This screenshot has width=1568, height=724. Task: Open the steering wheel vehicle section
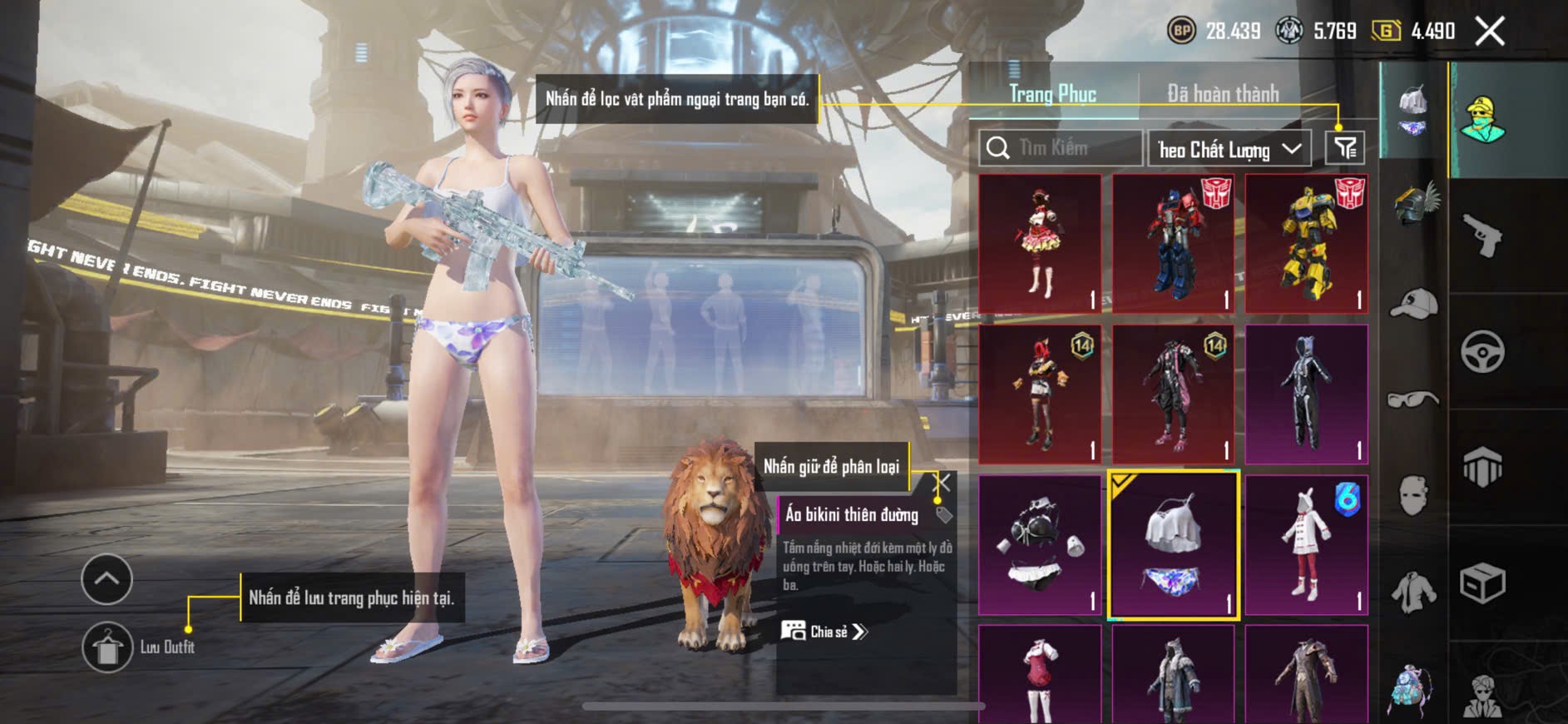[1482, 351]
